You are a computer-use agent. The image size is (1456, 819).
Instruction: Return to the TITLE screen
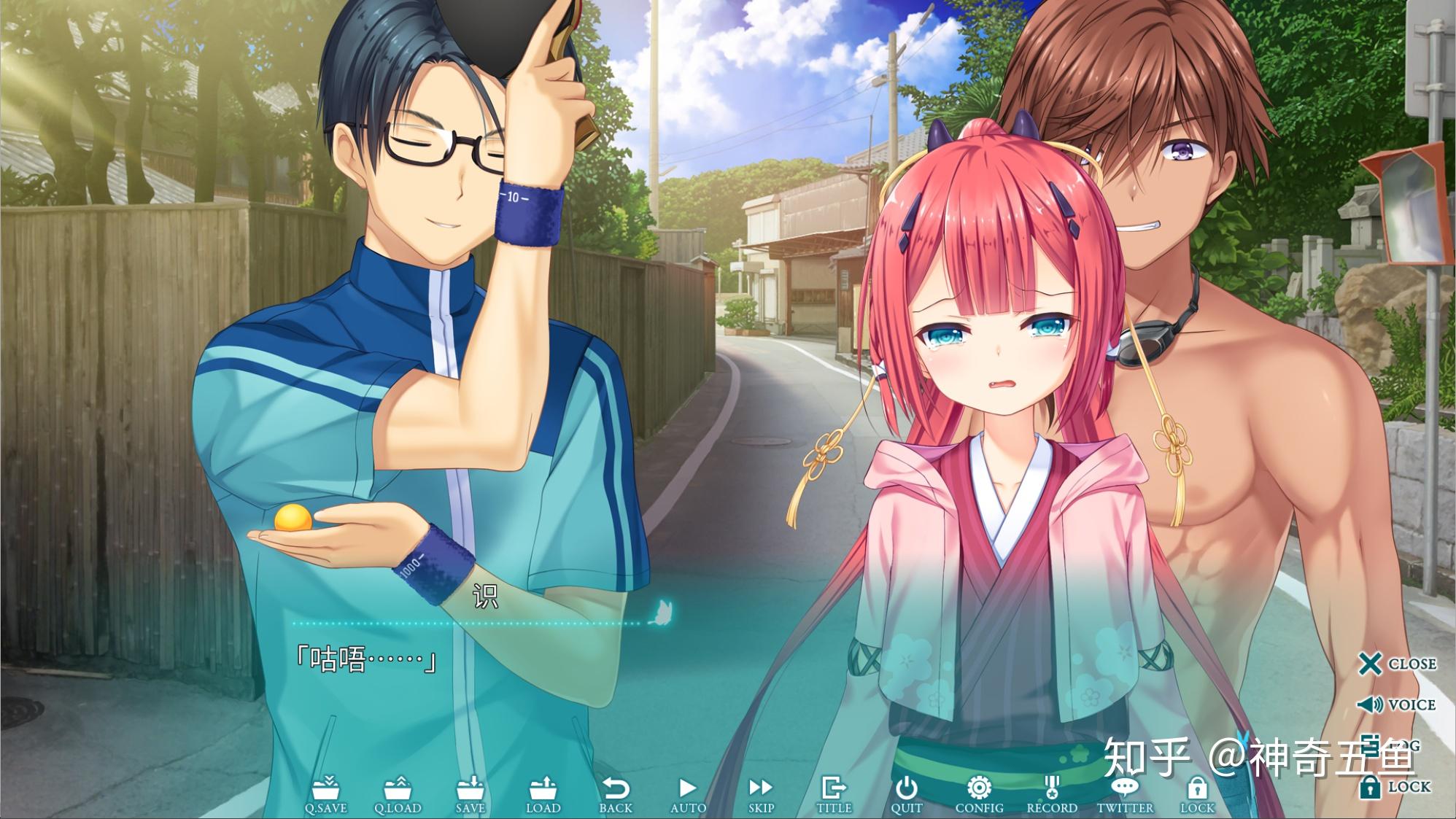834,793
